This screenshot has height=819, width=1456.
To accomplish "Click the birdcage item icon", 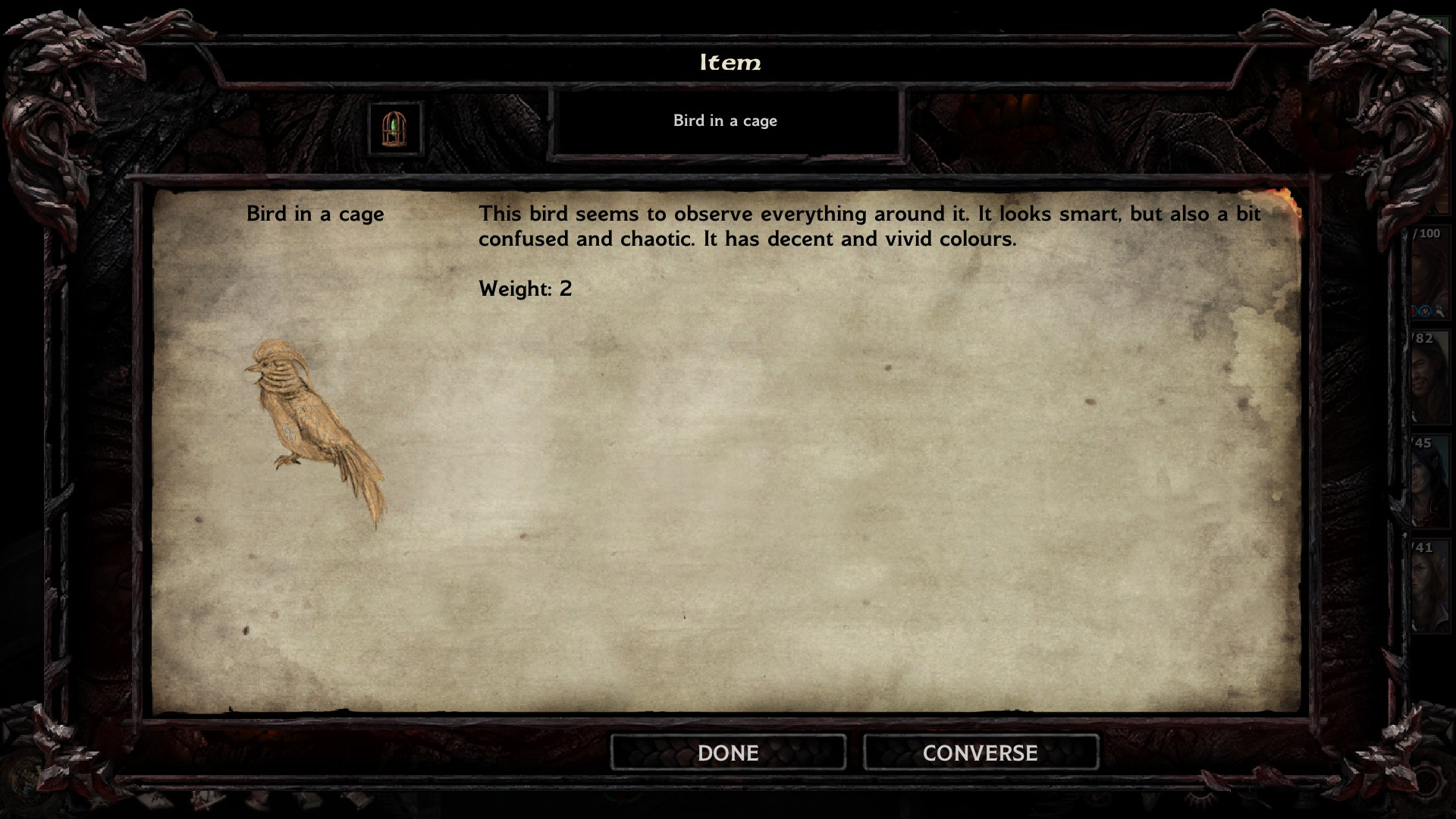I will pos(394,129).
